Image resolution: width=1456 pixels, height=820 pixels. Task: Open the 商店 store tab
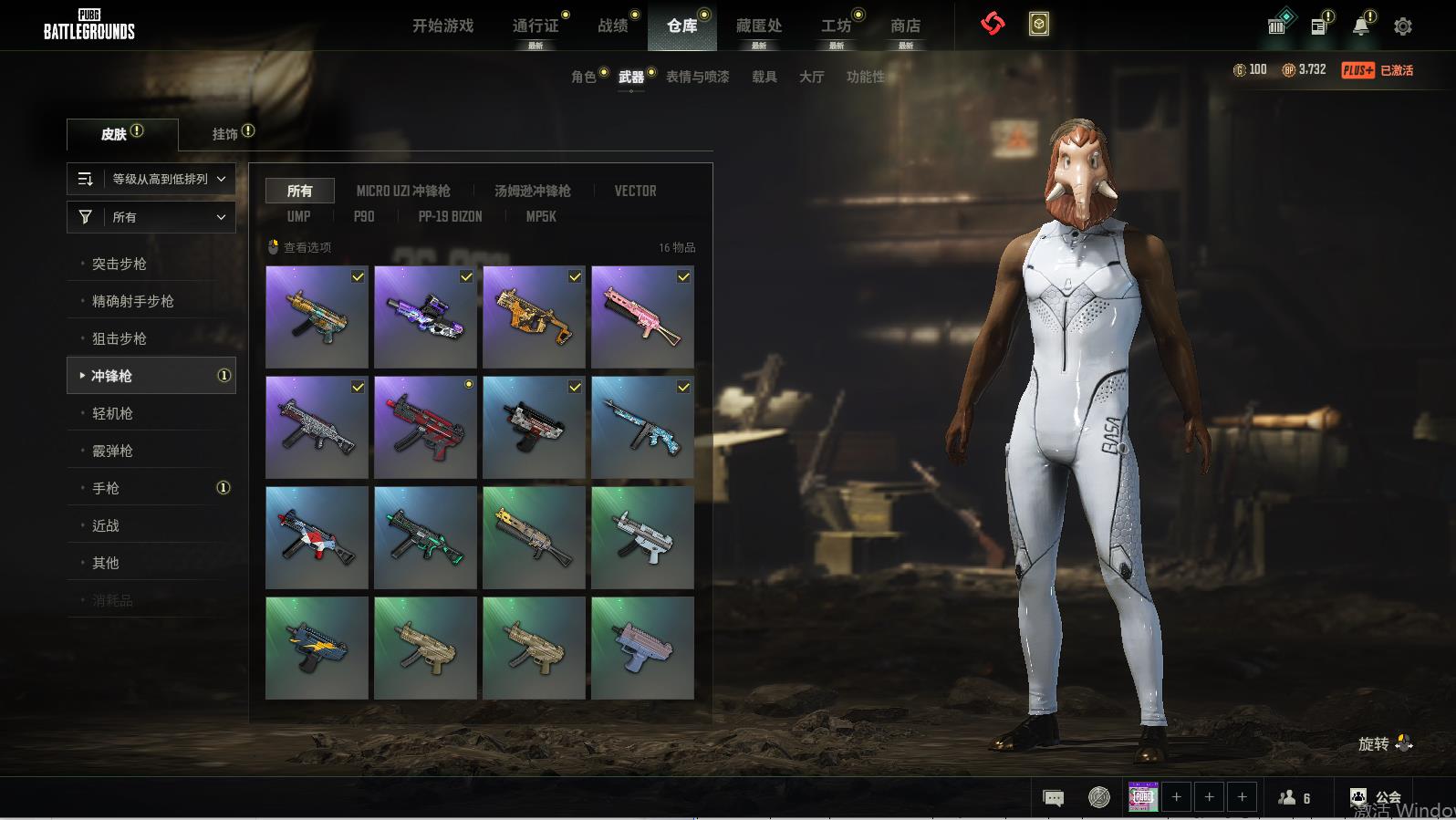pyautogui.click(x=905, y=26)
